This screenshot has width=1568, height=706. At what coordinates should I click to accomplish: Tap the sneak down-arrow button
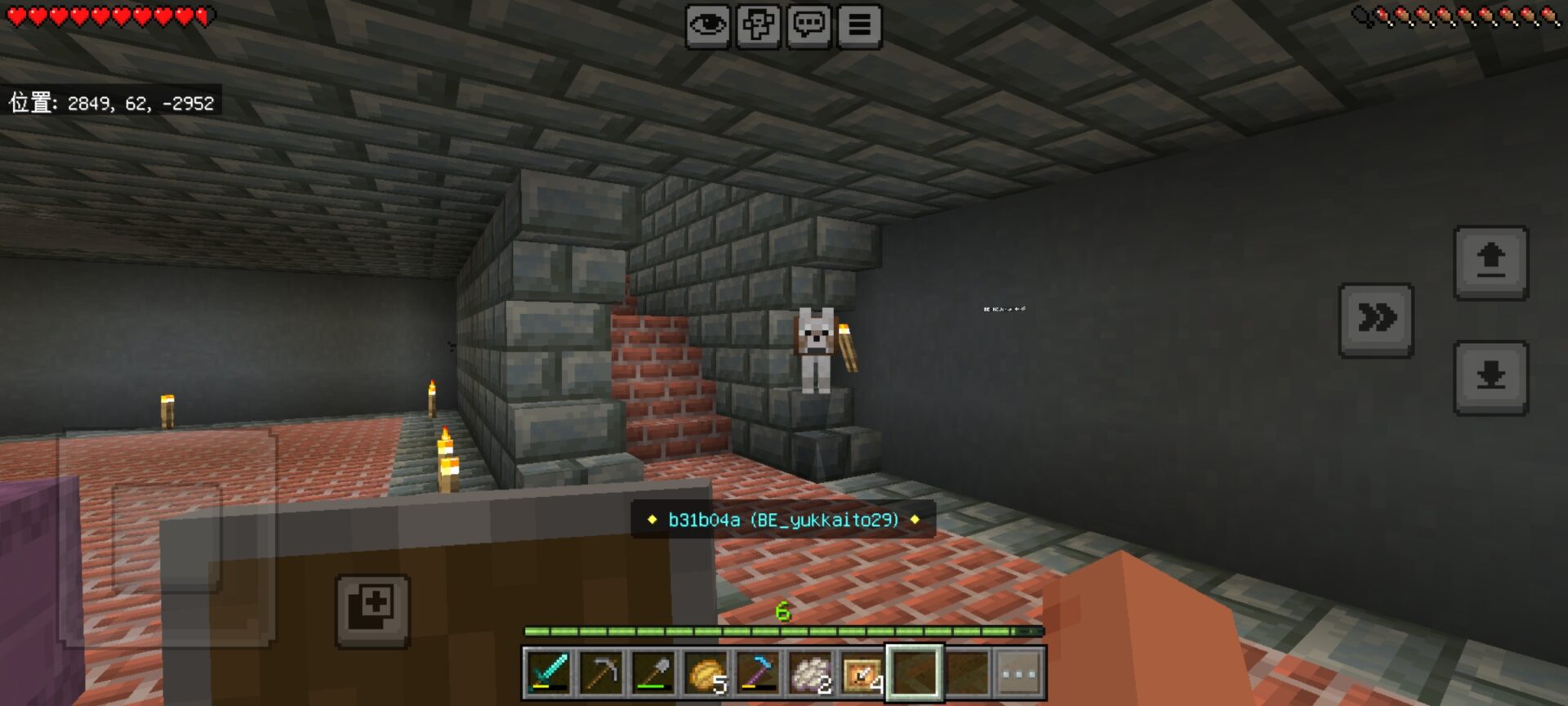(x=1490, y=378)
